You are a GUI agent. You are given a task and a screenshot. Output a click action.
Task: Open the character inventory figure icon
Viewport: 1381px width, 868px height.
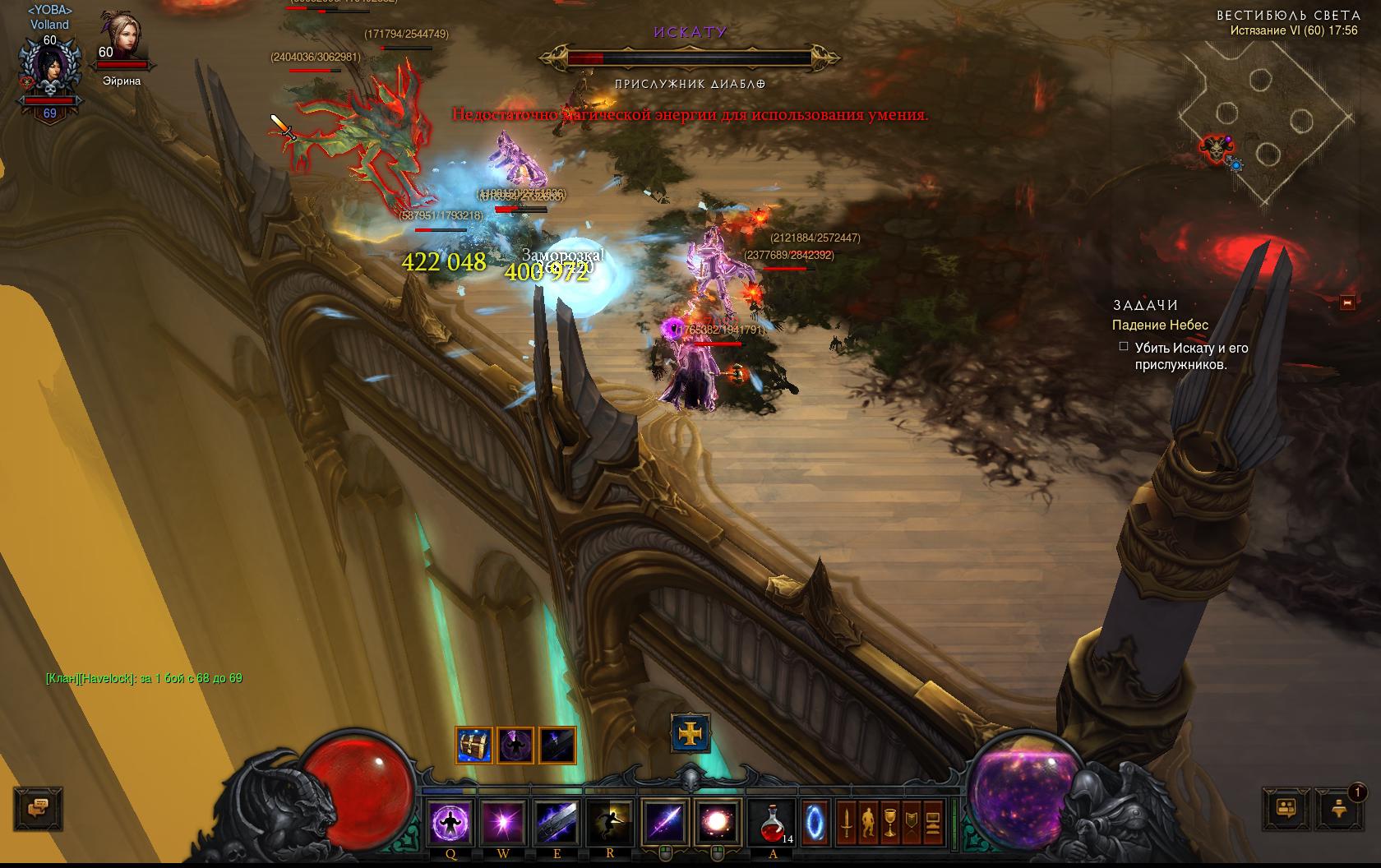(x=867, y=821)
